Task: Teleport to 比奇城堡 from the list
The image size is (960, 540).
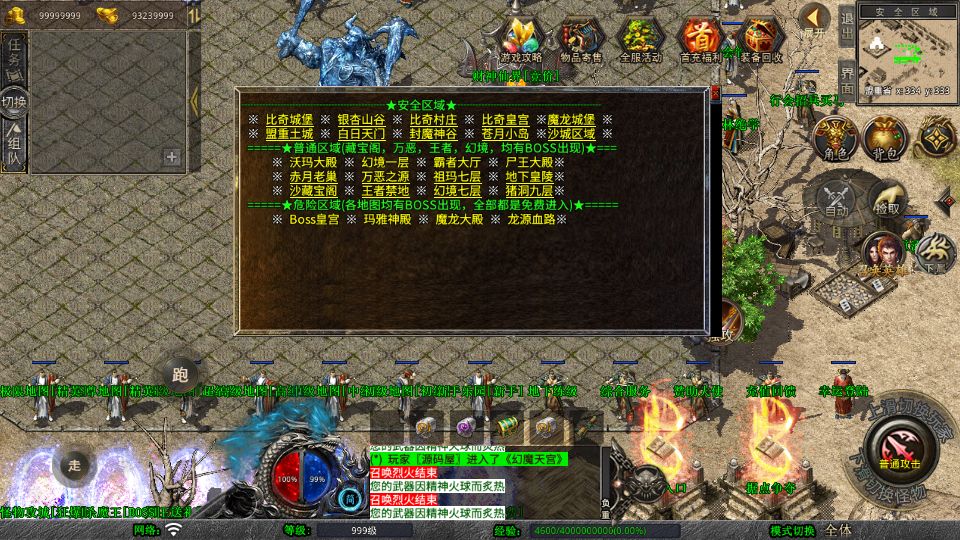Action: 289,120
